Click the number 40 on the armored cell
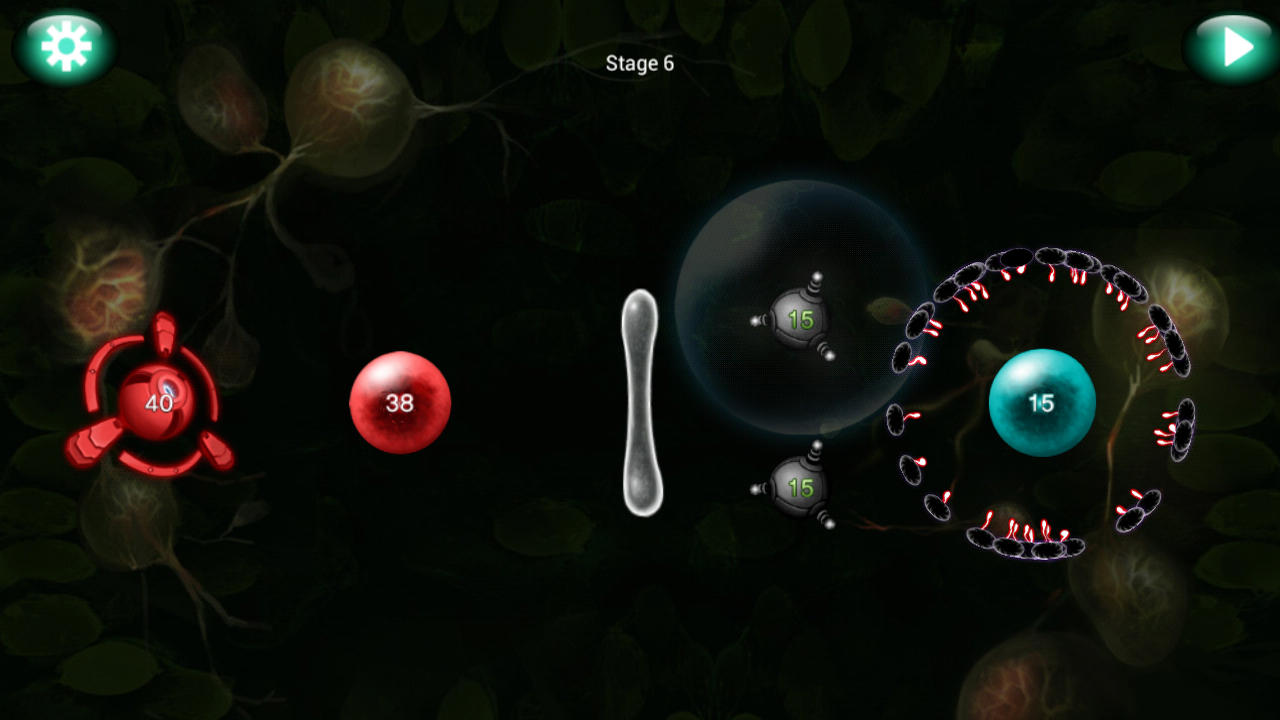 pos(157,404)
